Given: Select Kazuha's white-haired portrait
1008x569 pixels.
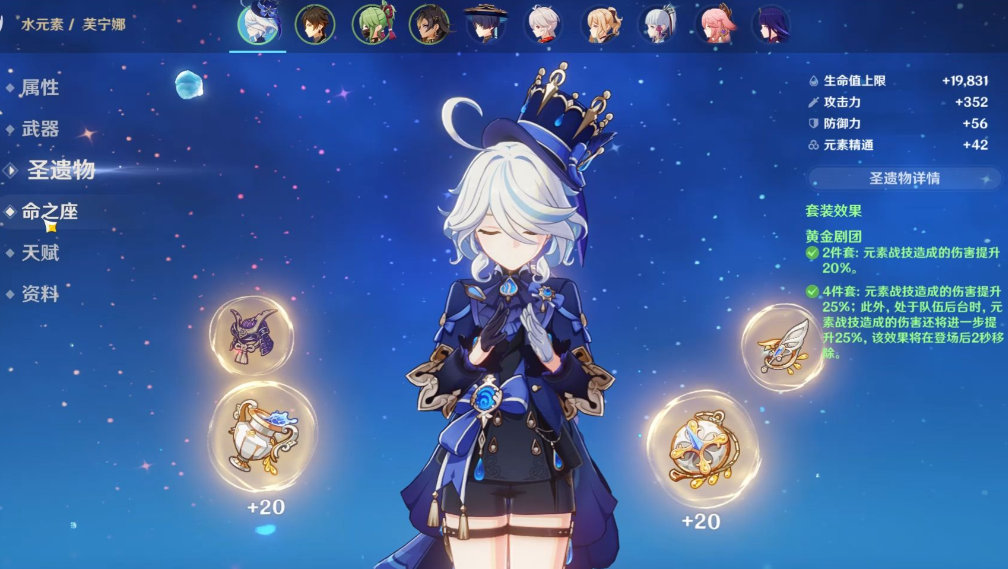Looking at the screenshot, I should pos(543,25).
